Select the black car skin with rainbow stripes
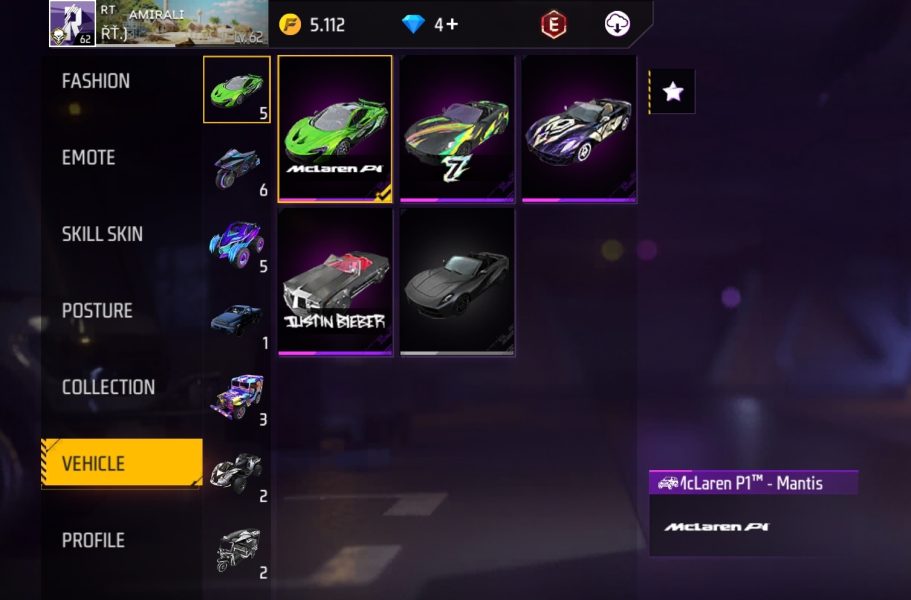Image resolution: width=911 pixels, height=600 pixels. (x=457, y=128)
